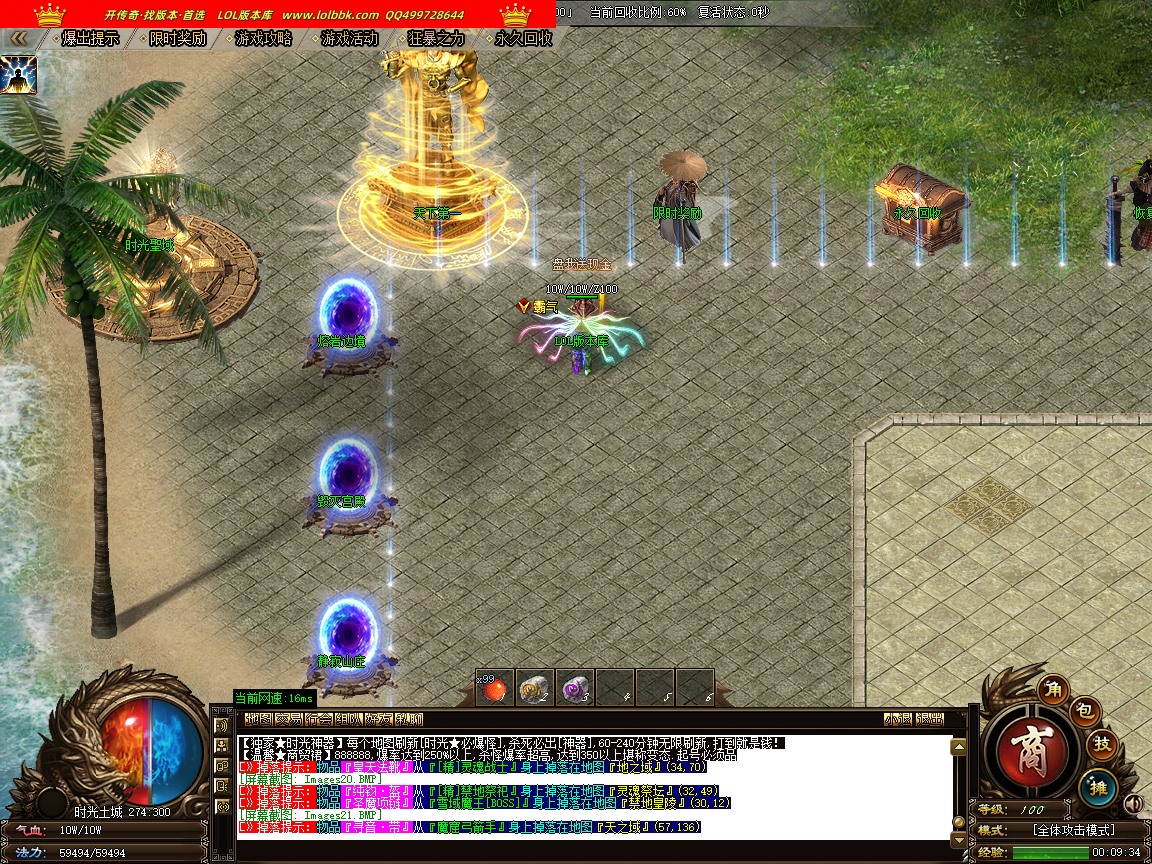Viewport: 1152px width, 864px height.
Task: Click the glowing figure buff icon
Action: tap(18, 75)
